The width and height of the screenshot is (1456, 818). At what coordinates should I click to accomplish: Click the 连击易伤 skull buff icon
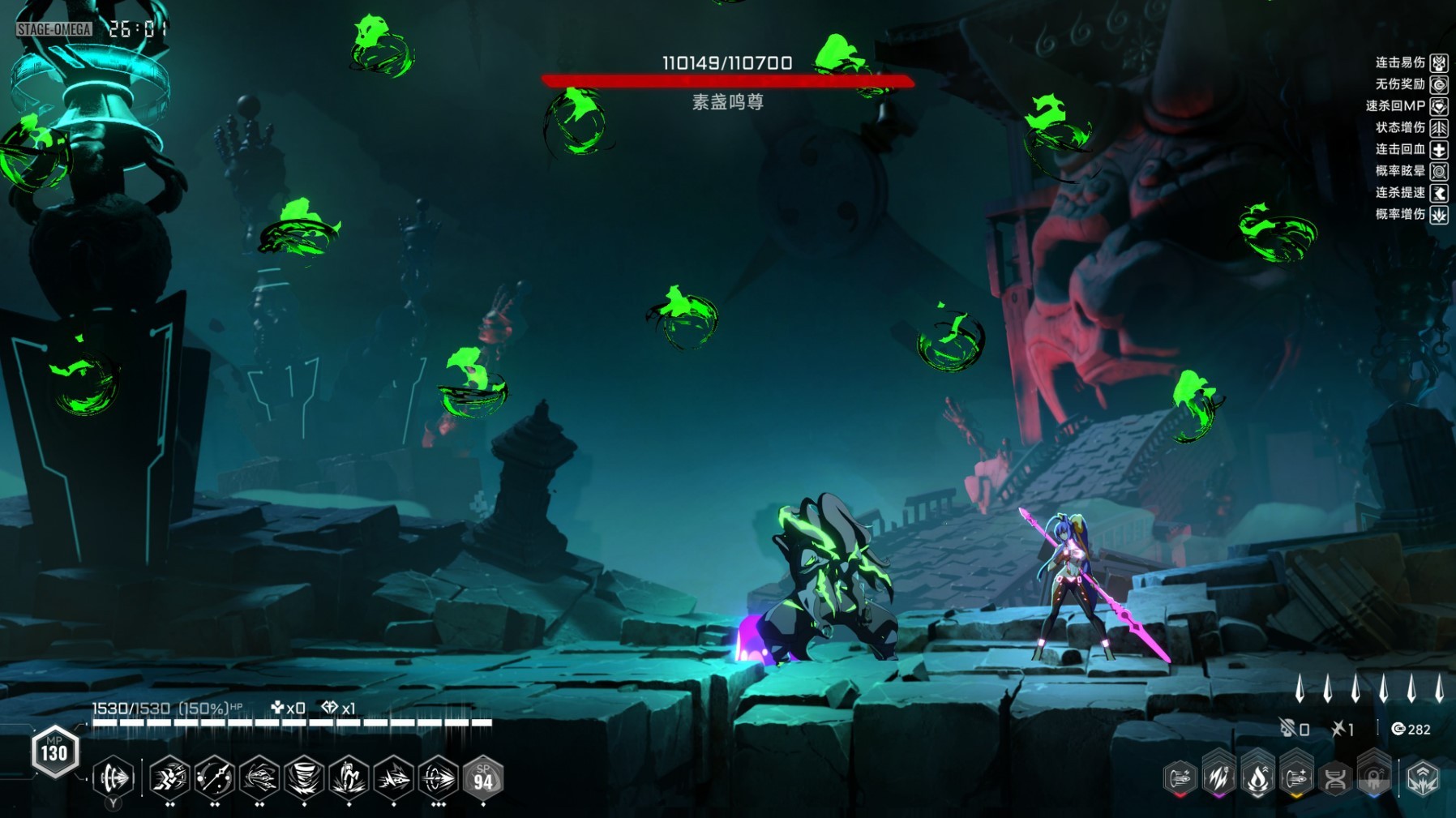point(1439,63)
